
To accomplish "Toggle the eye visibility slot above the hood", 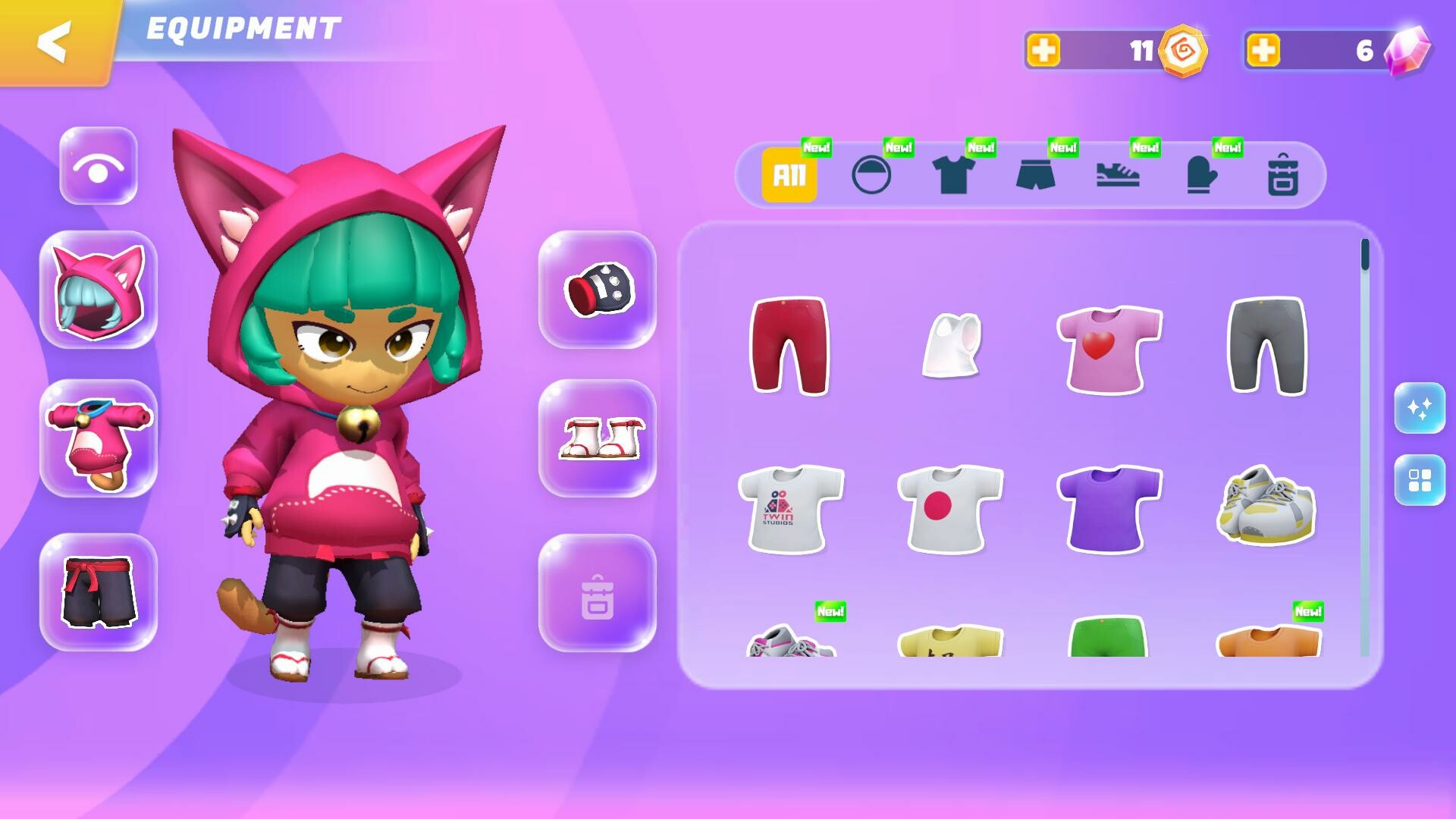I will (x=98, y=168).
